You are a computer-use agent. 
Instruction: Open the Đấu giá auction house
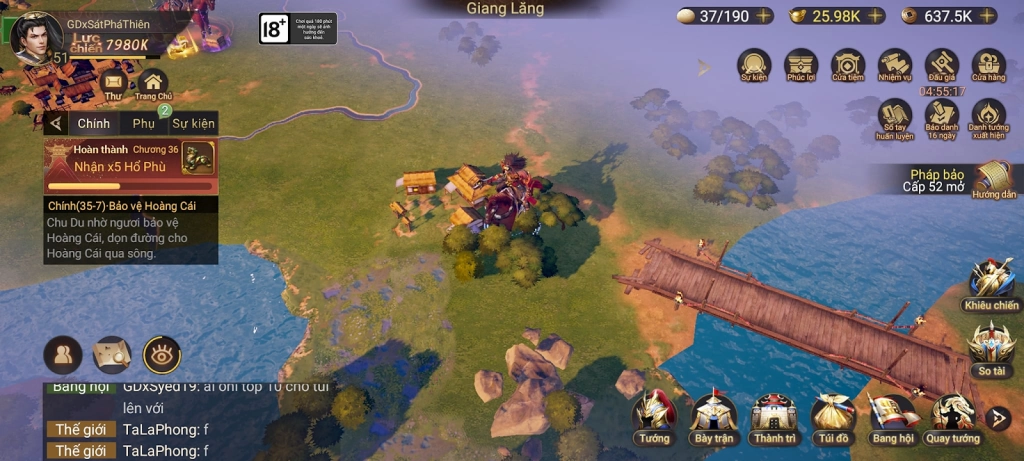tap(941, 65)
